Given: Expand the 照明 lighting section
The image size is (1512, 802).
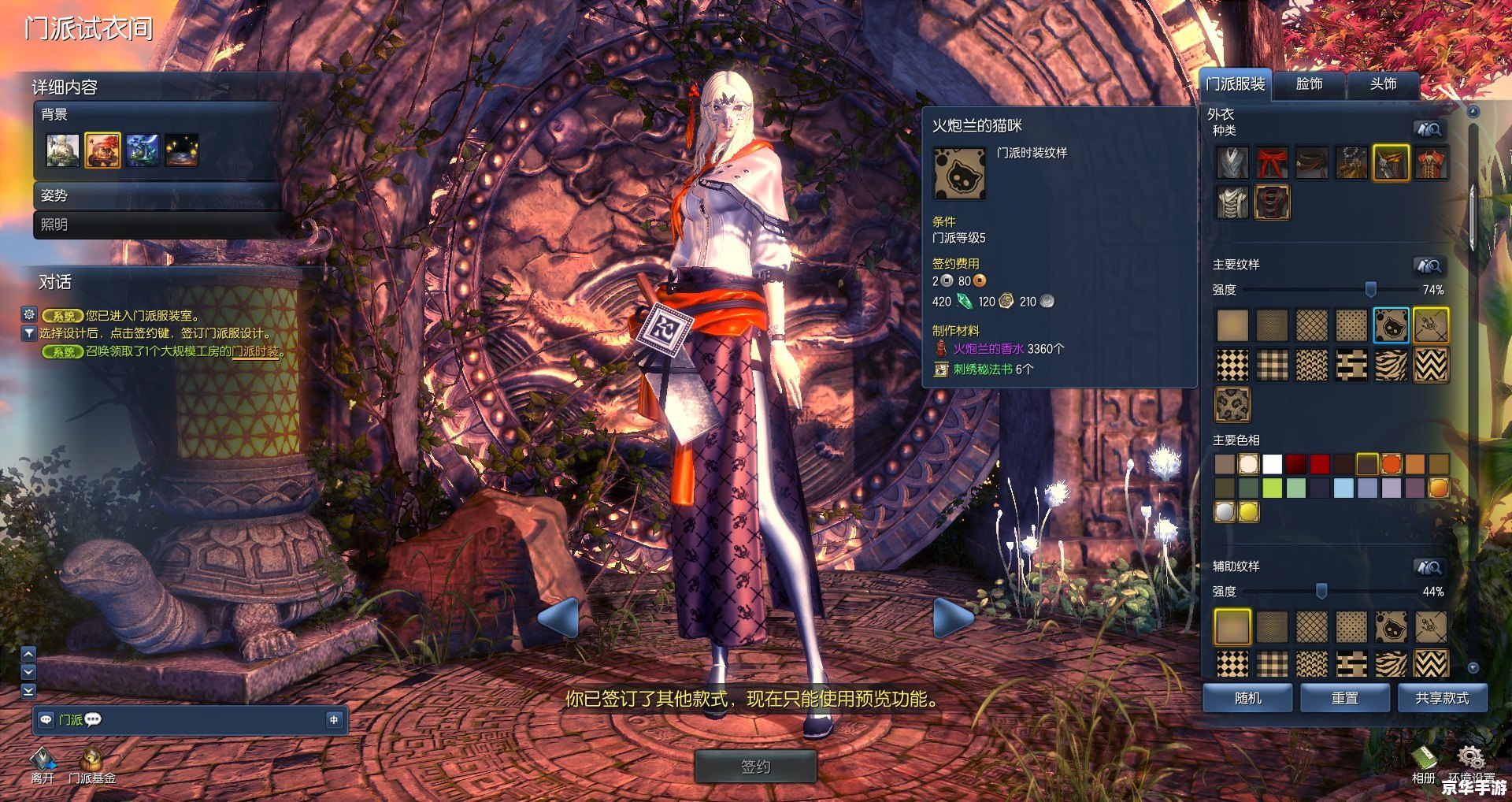Looking at the screenshot, I should point(157,225).
